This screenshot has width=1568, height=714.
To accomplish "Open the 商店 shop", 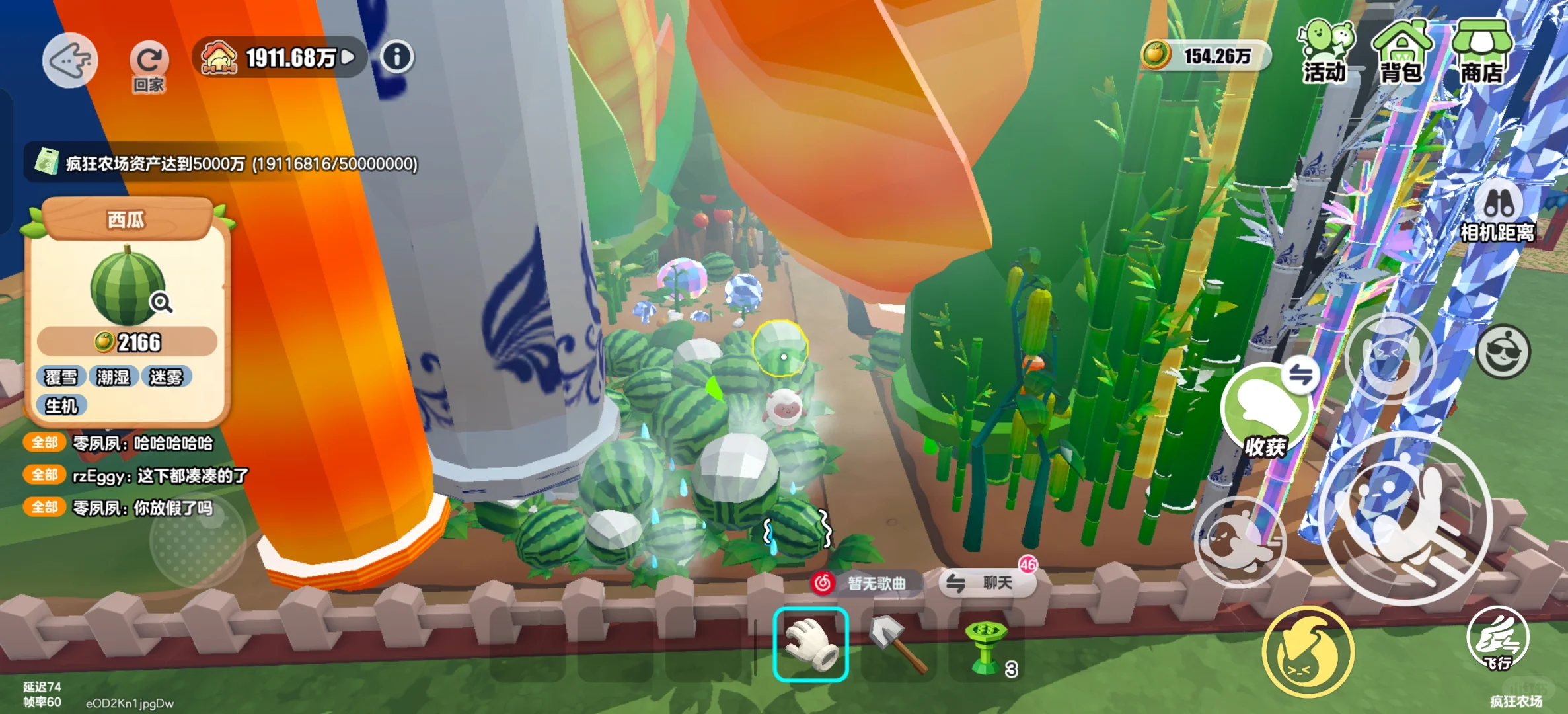I will tap(1481, 52).
